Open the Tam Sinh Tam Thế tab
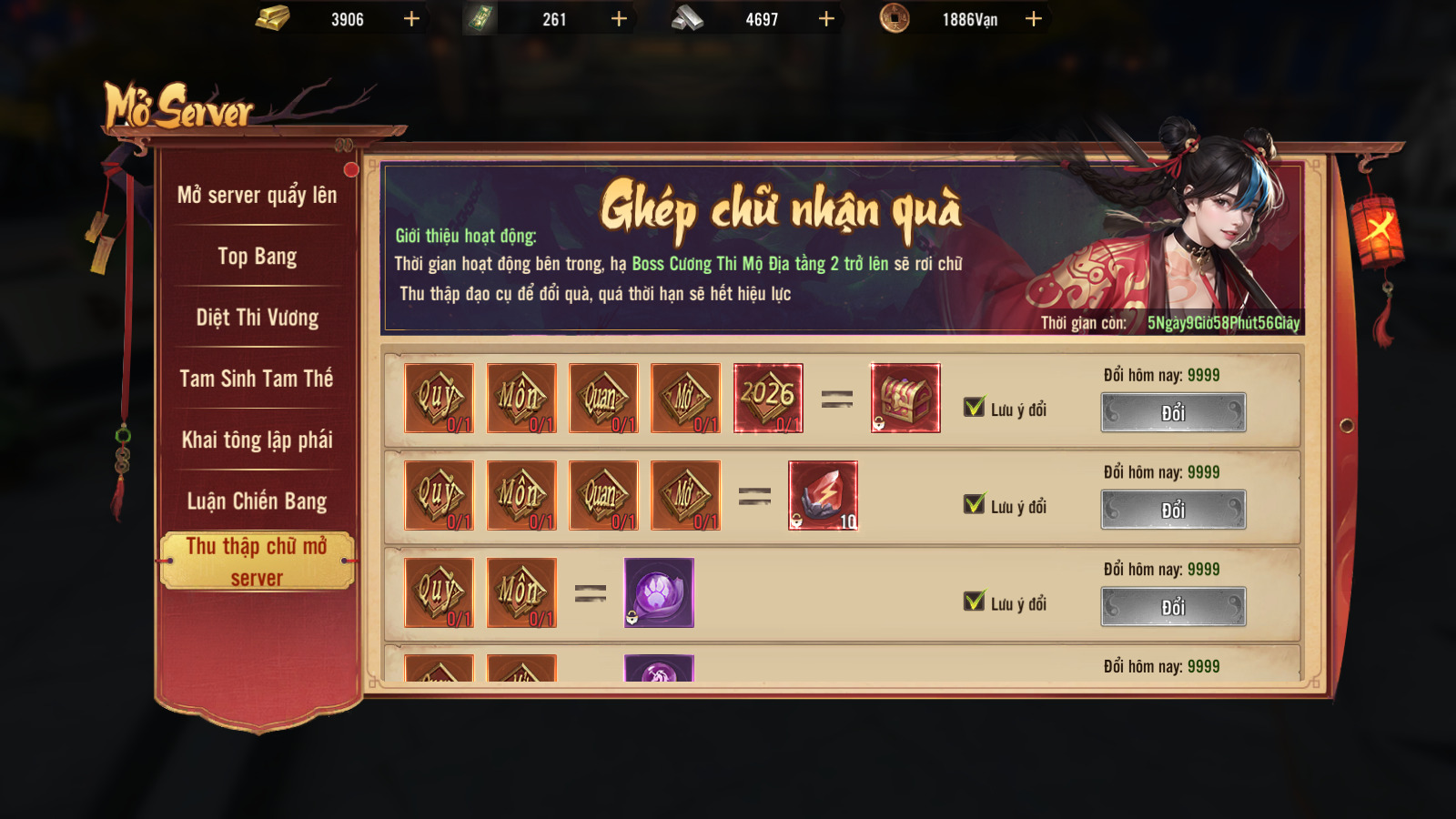The width and height of the screenshot is (1456, 819). pos(257,379)
